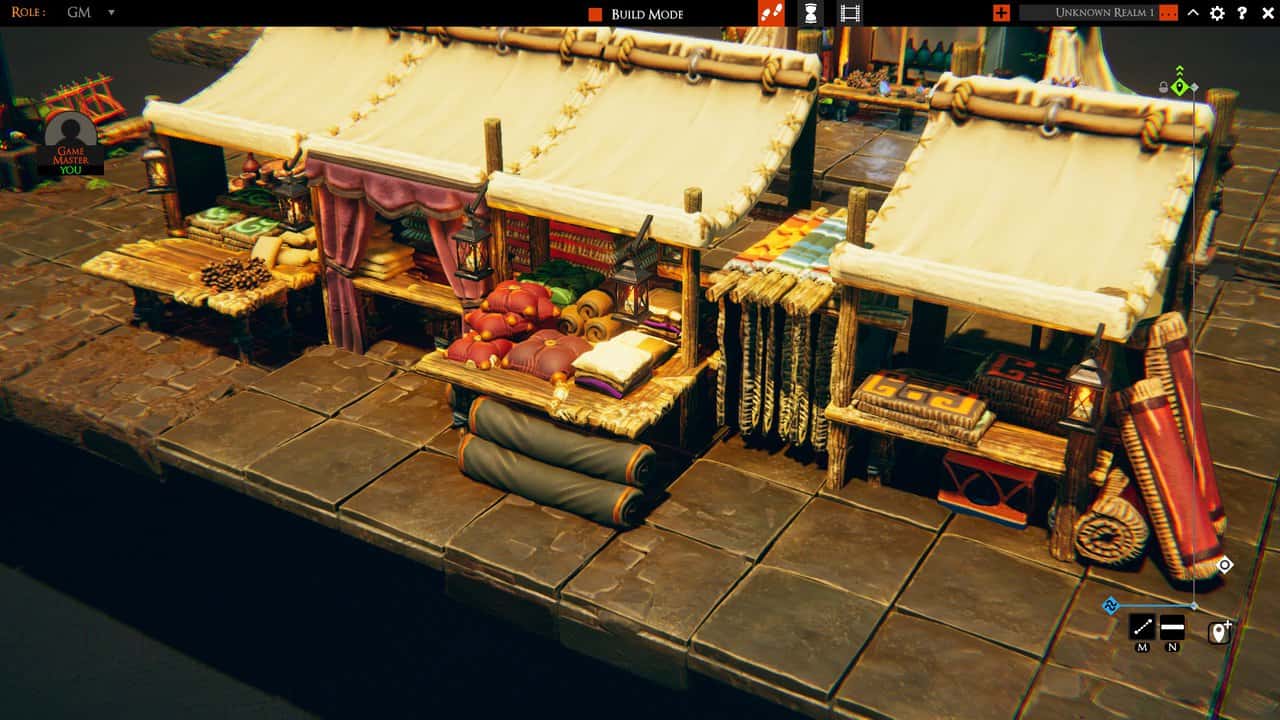
Task: Open the hourglass turn tracker icon
Action: (x=810, y=13)
